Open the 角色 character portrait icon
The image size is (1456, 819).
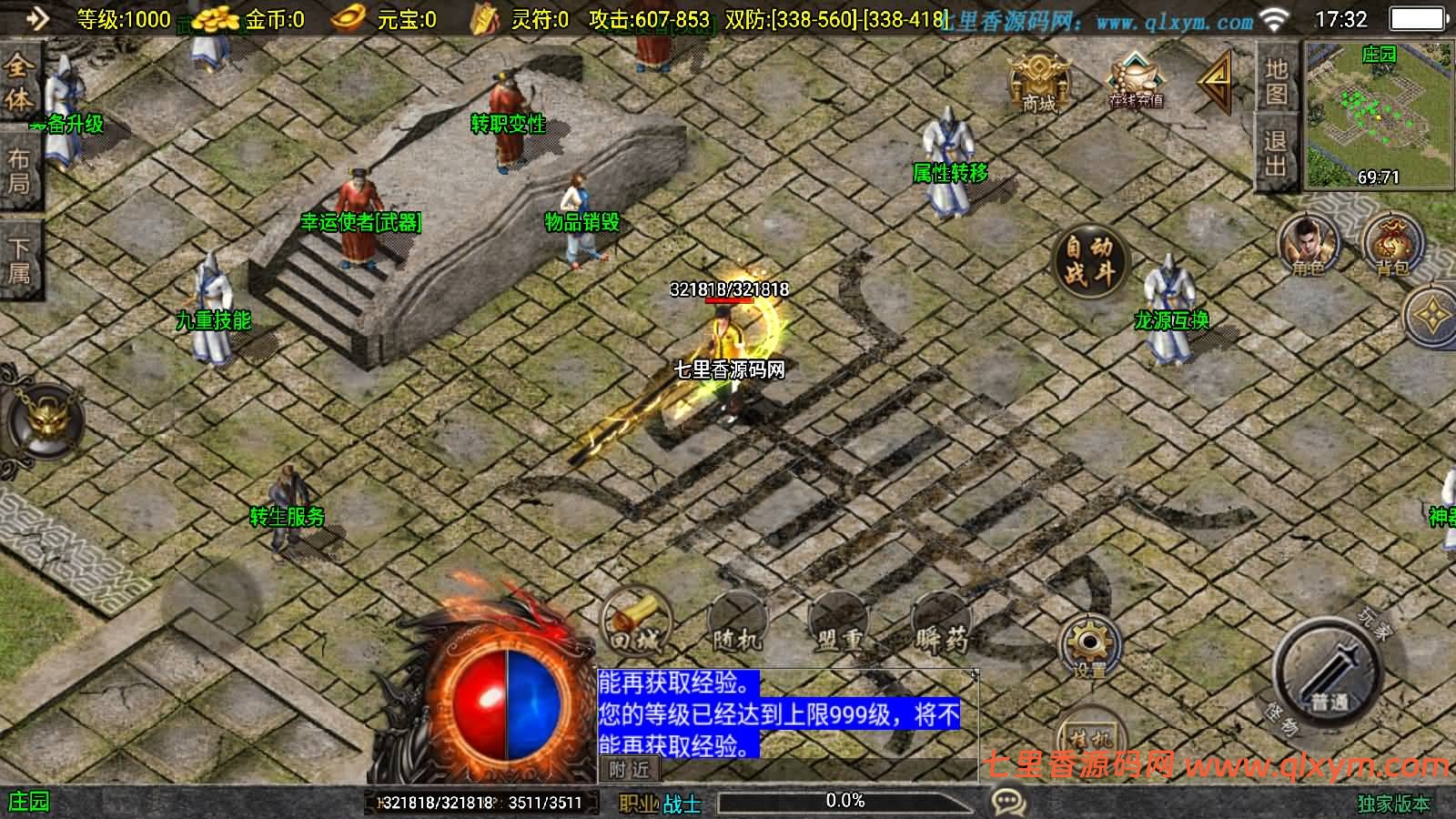tap(1308, 246)
